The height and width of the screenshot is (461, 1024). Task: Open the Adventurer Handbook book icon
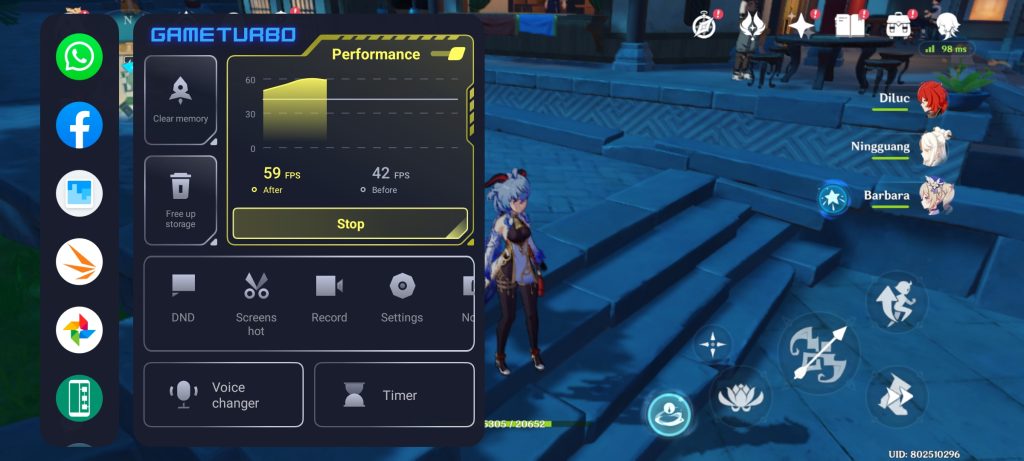point(849,25)
